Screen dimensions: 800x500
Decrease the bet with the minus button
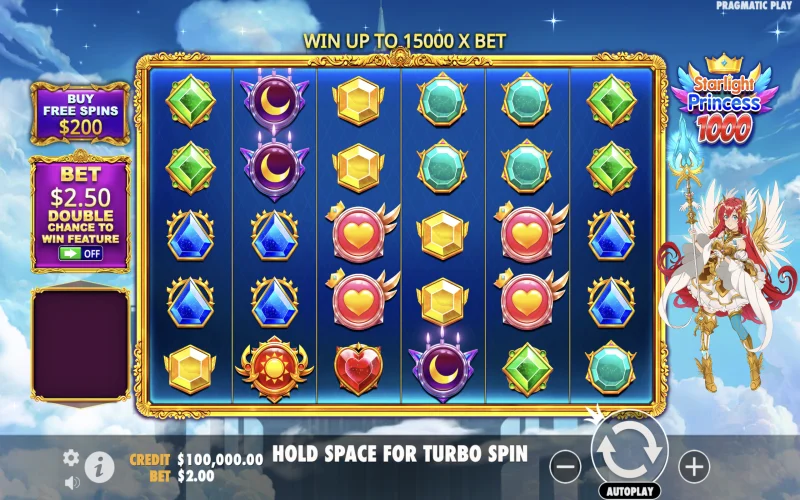[x=565, y=465]
